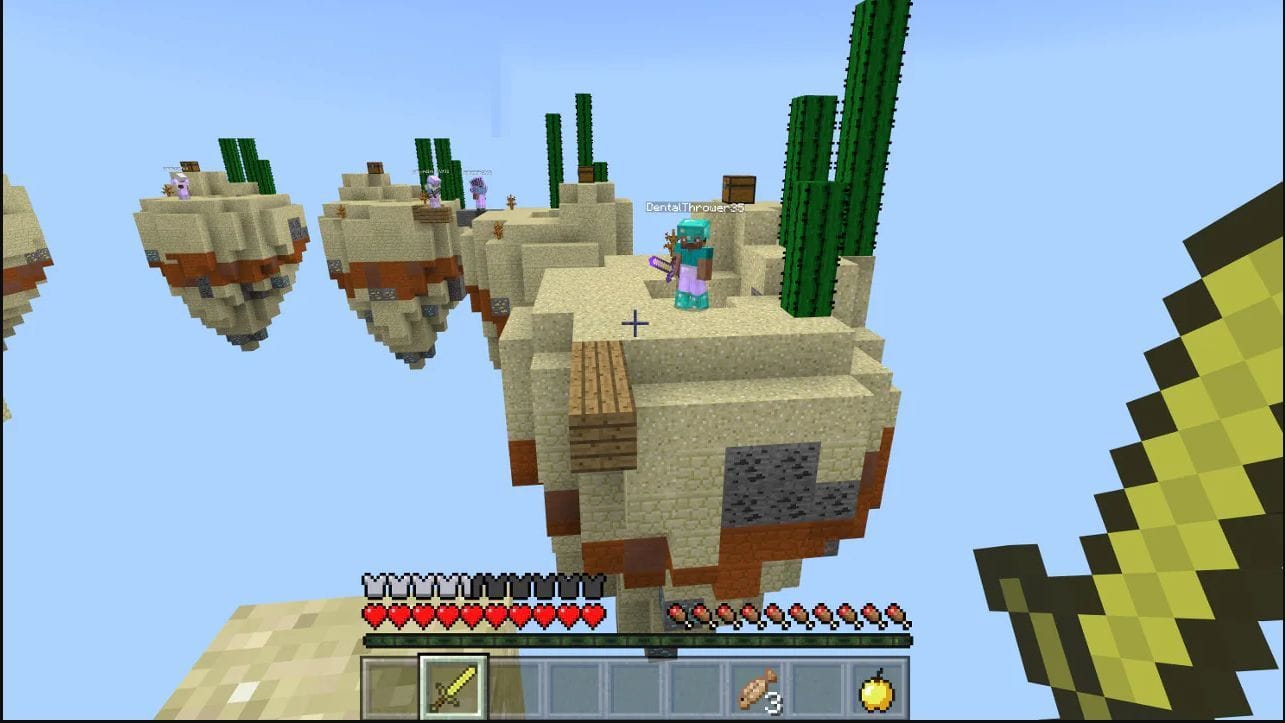Click the highlighted active hotbar slot
The height and width of the screenshot is (723, 1285).
coord(455,686)
